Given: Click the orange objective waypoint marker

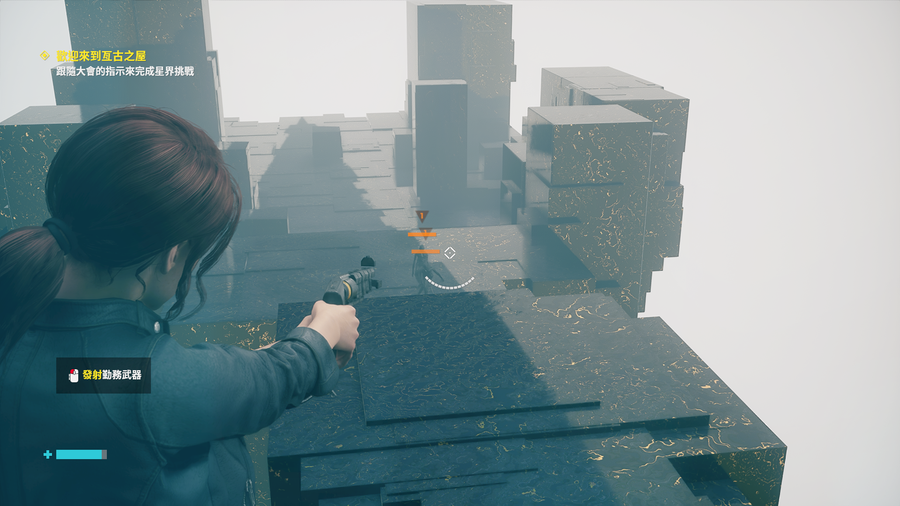Looking at the screenshot, I should pos(423,216).
